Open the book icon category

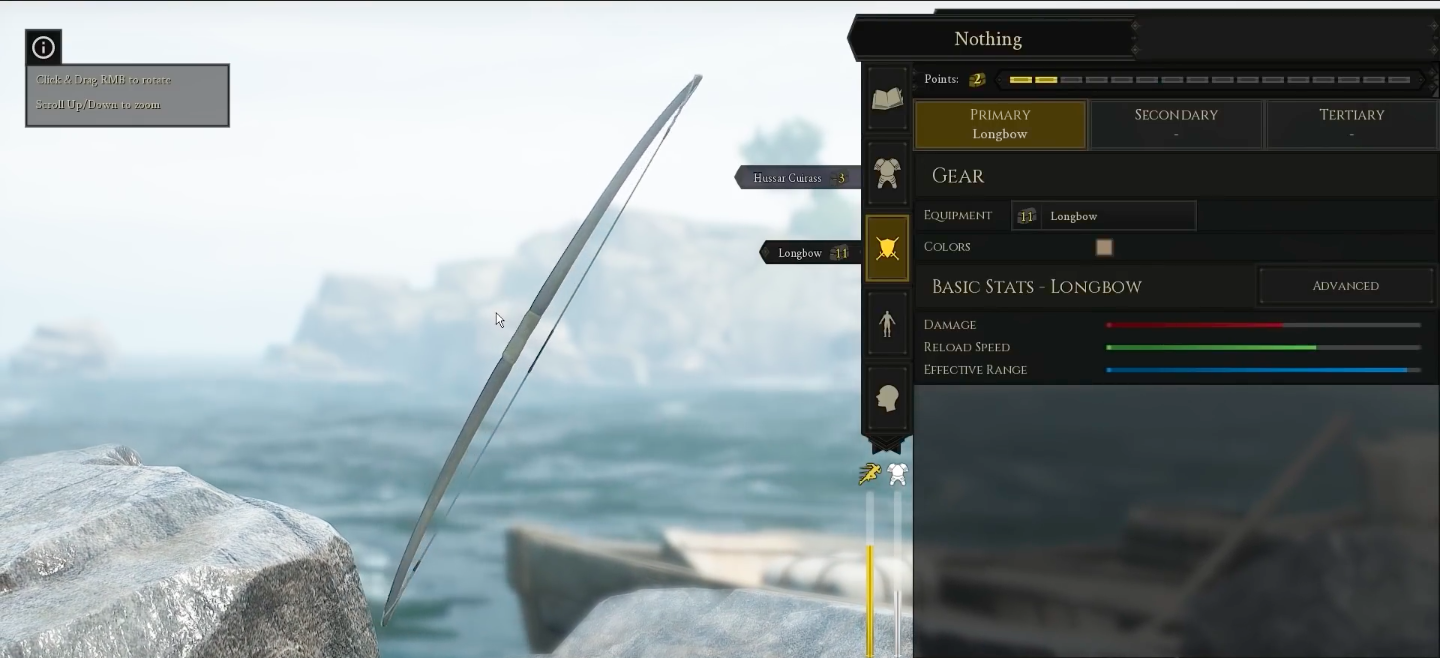887,98
